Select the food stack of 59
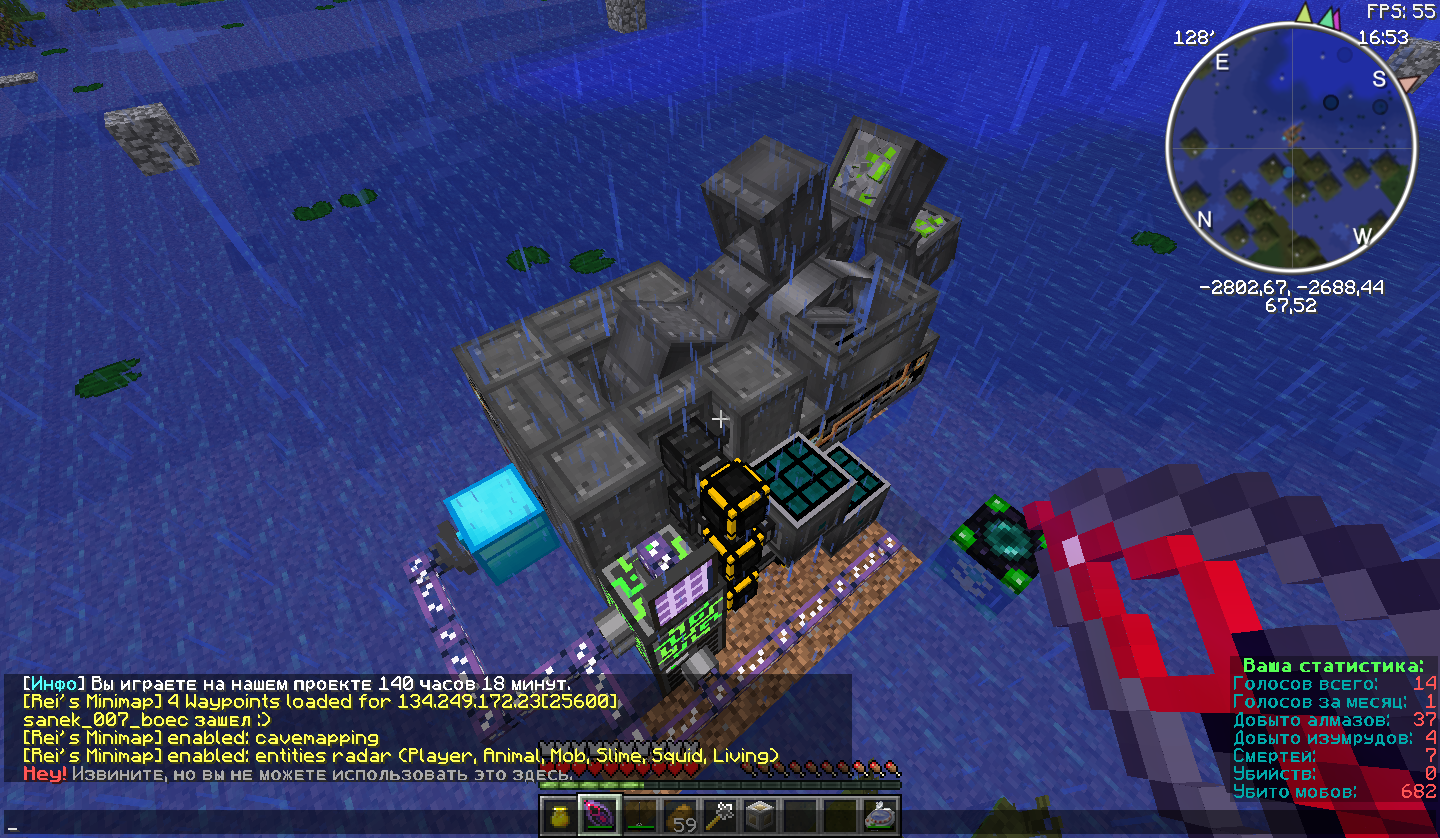Screen dimensions: 1440x838 pos(681,815)
